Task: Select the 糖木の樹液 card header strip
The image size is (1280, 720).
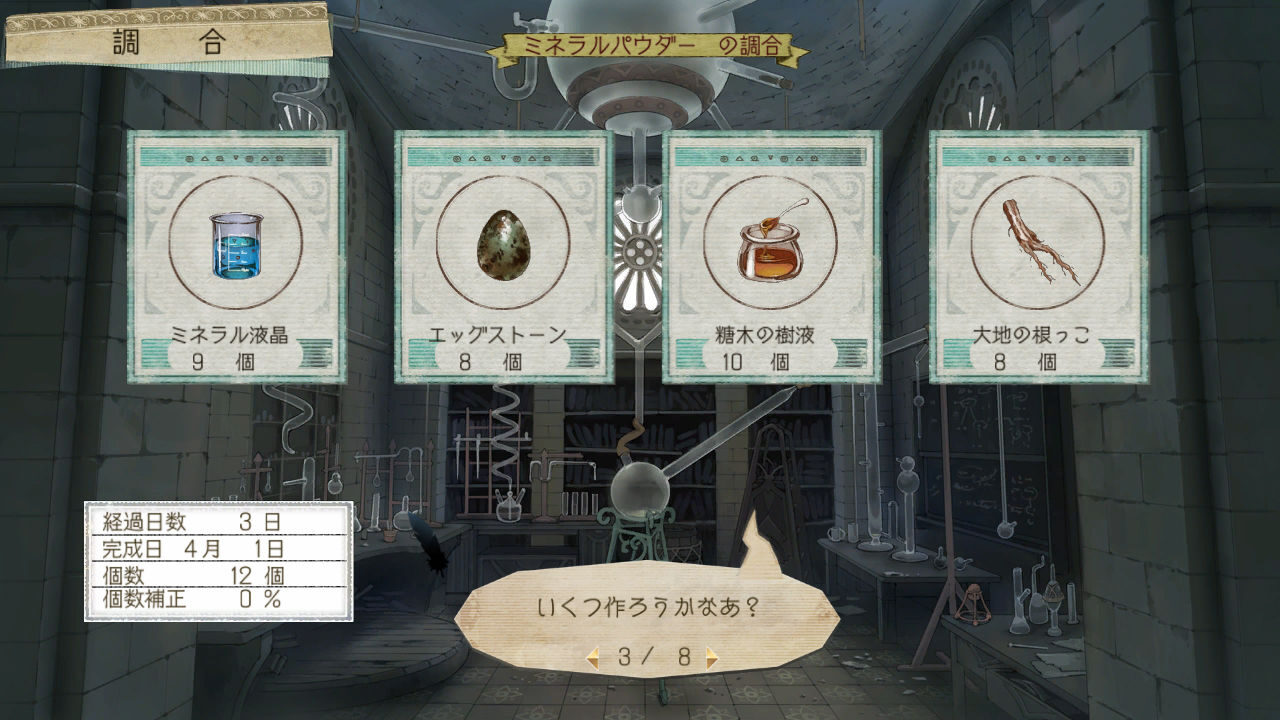Action: (769, 156)
